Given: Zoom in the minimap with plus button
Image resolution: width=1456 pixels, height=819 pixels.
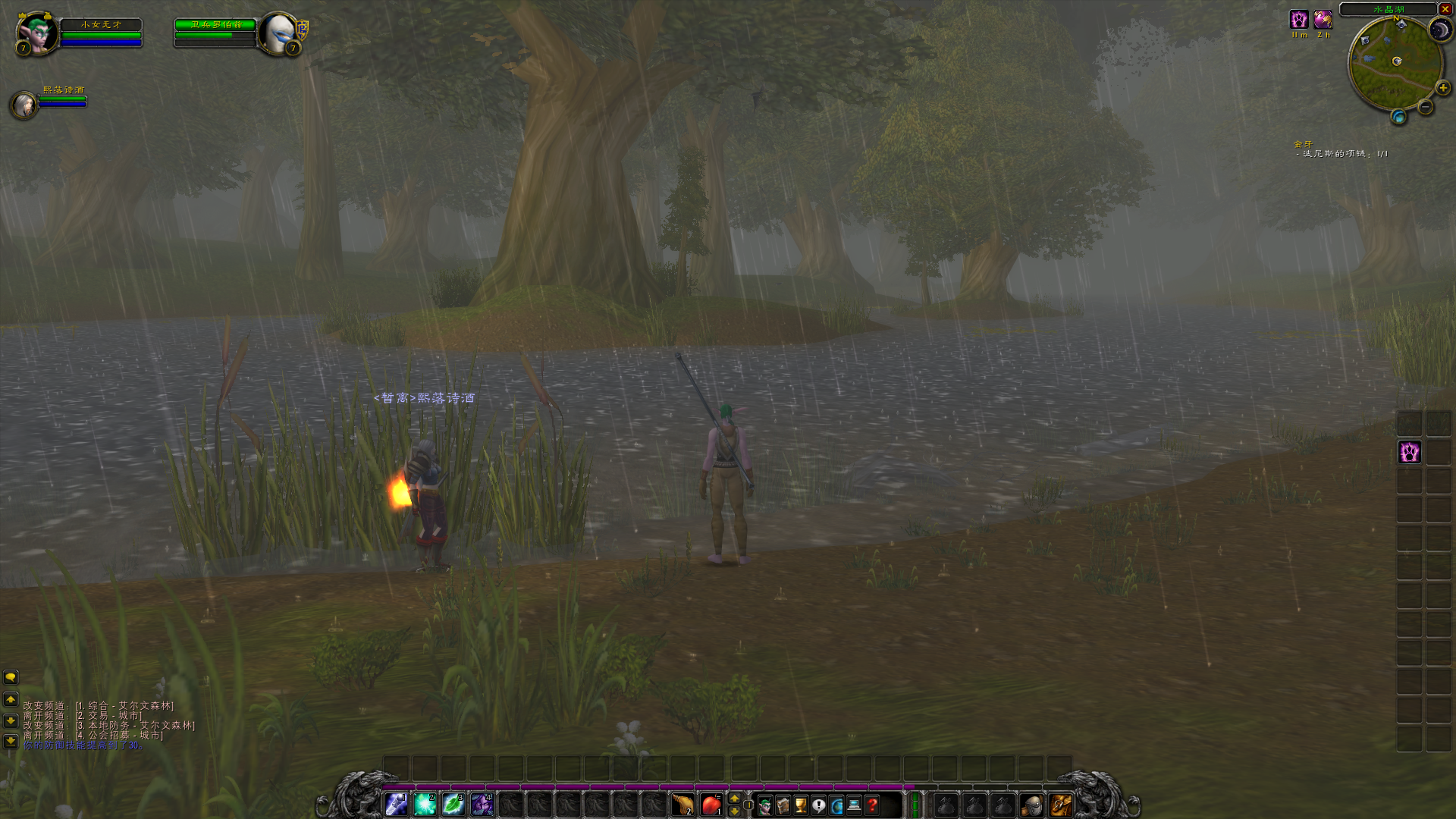Looking at the screenshot, I should coord(1442,88).
